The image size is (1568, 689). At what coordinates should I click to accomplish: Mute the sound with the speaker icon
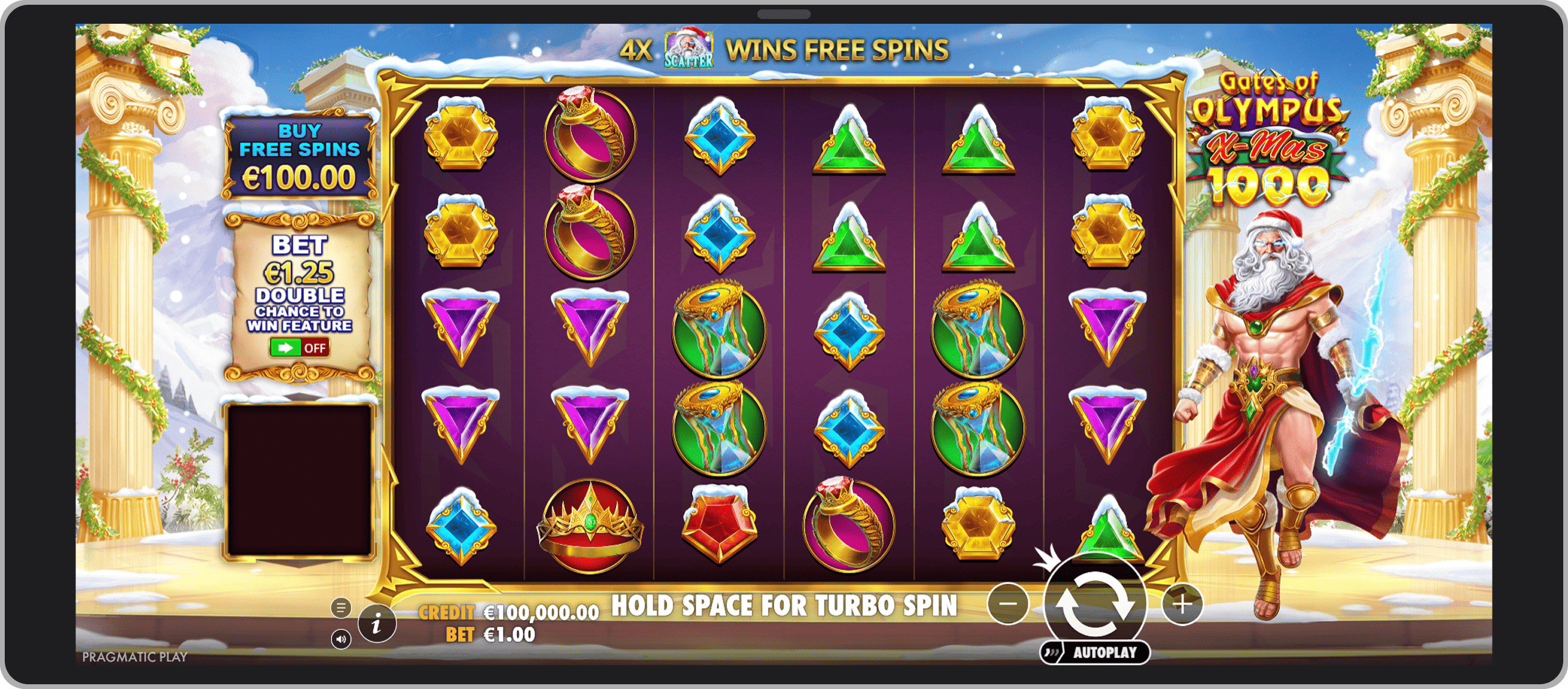click(341, 639)
